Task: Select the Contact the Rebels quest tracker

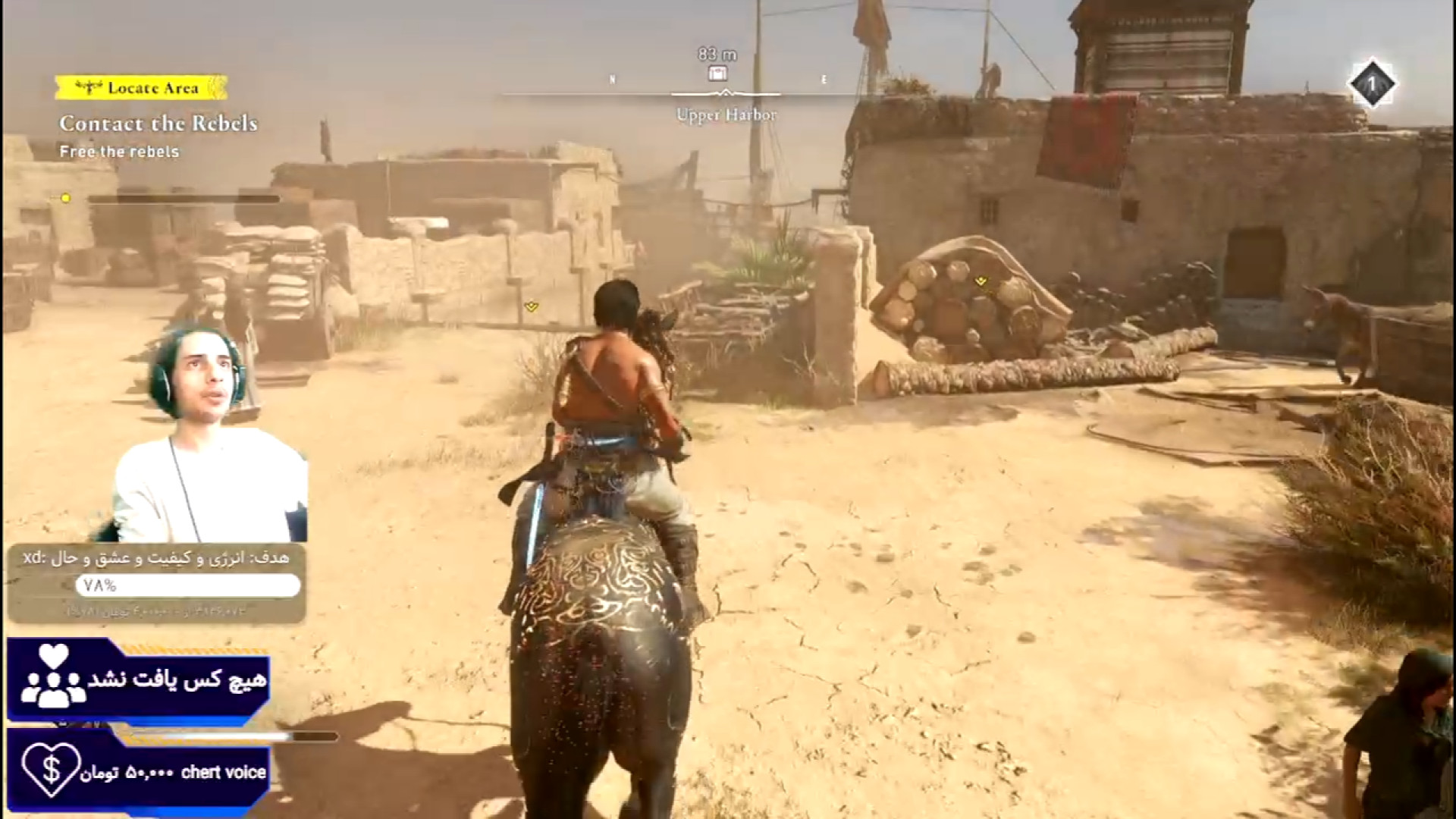Action: click(158, 124)
